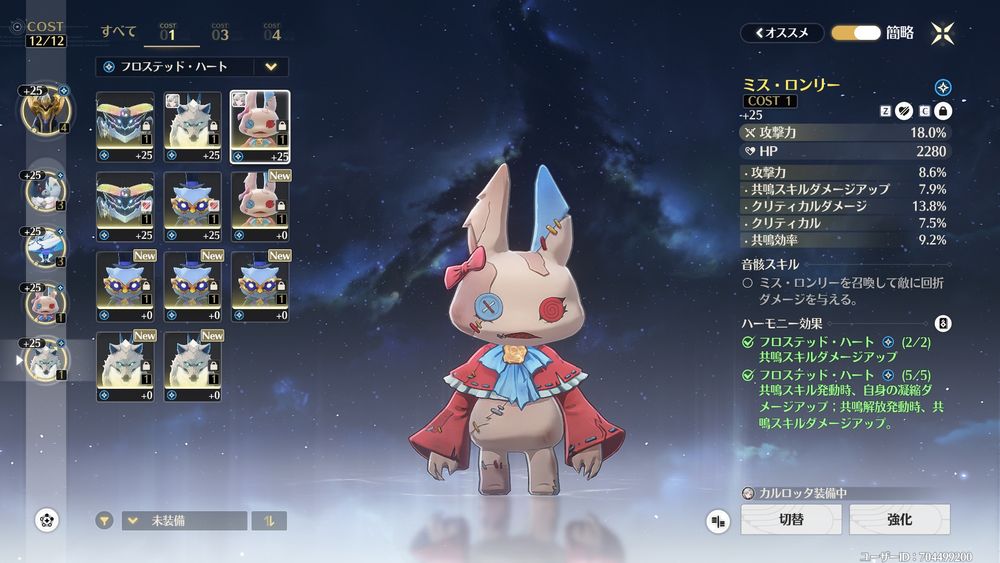Select the COST 01 tab
Screen dimensions: 1000x563
pos(167,32)
